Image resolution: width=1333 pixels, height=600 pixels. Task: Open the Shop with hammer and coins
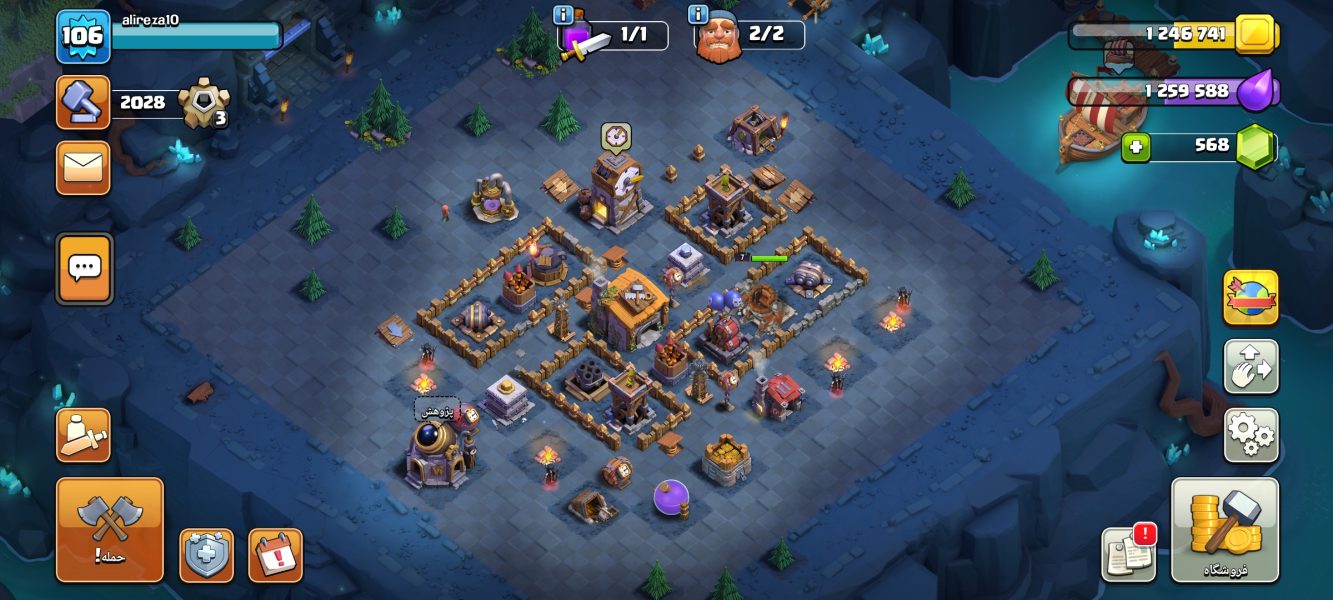[x=1224, y=529]
